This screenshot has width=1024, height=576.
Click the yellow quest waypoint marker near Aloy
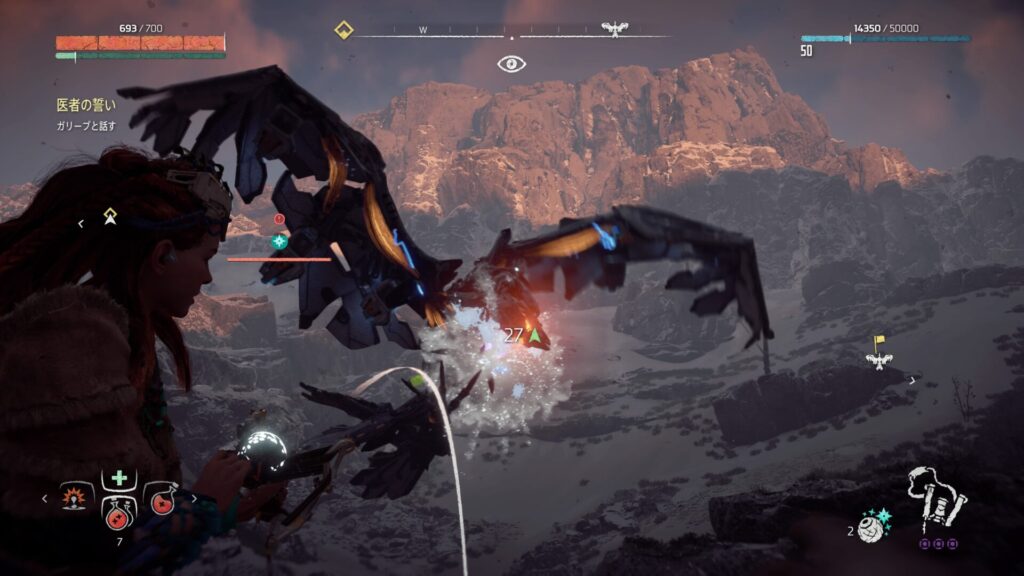pos(110,216)
